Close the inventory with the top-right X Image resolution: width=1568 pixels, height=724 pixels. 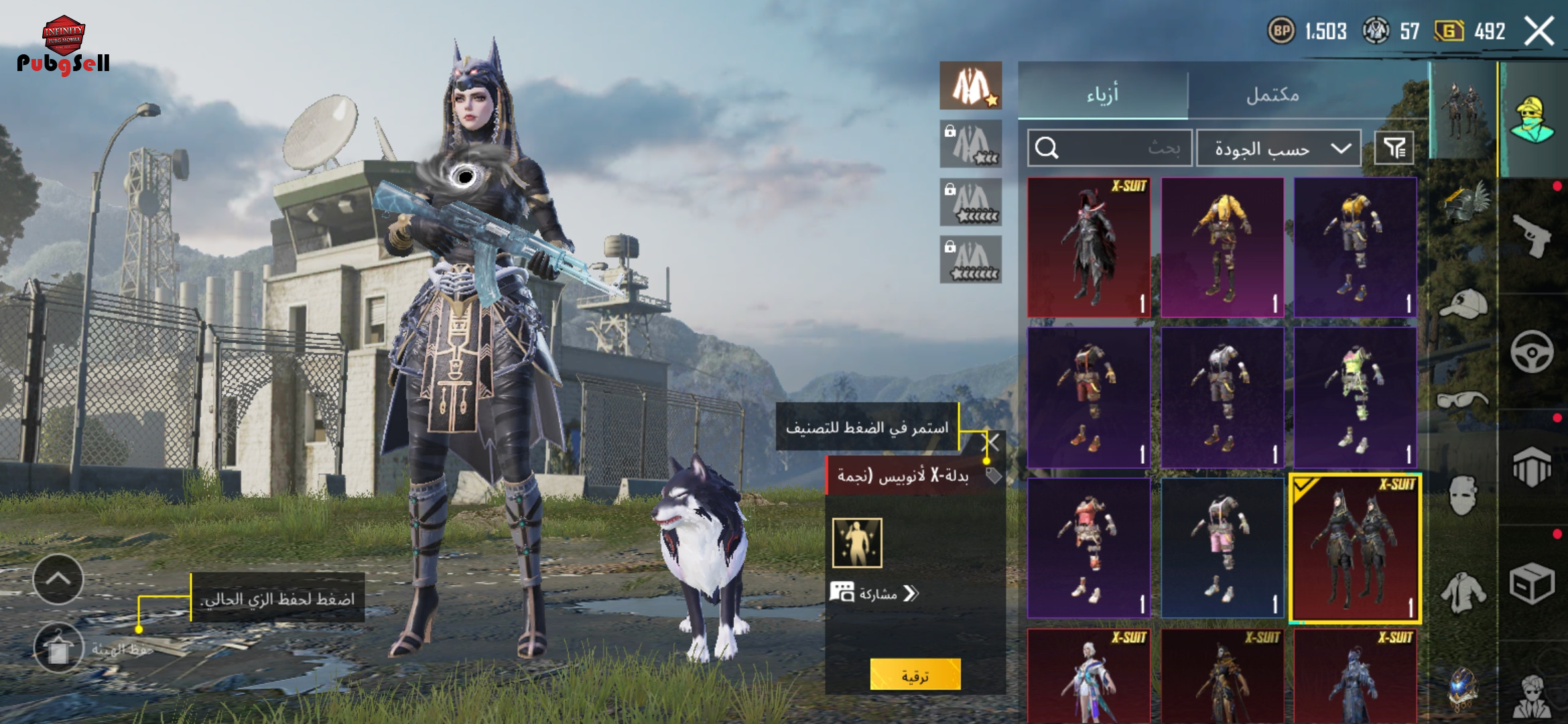[1539, 32]
